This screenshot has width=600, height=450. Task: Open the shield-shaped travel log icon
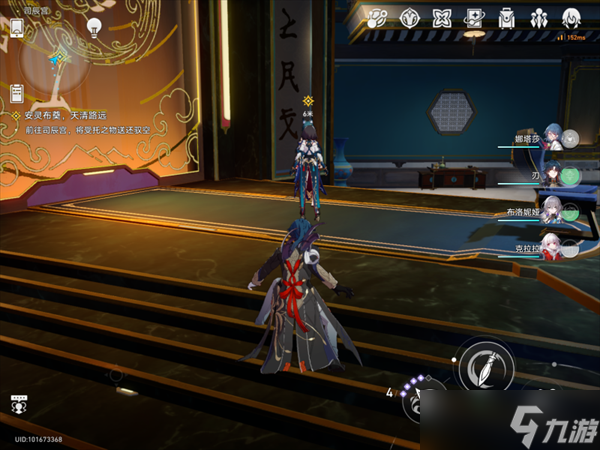click(x=409, y=17)
